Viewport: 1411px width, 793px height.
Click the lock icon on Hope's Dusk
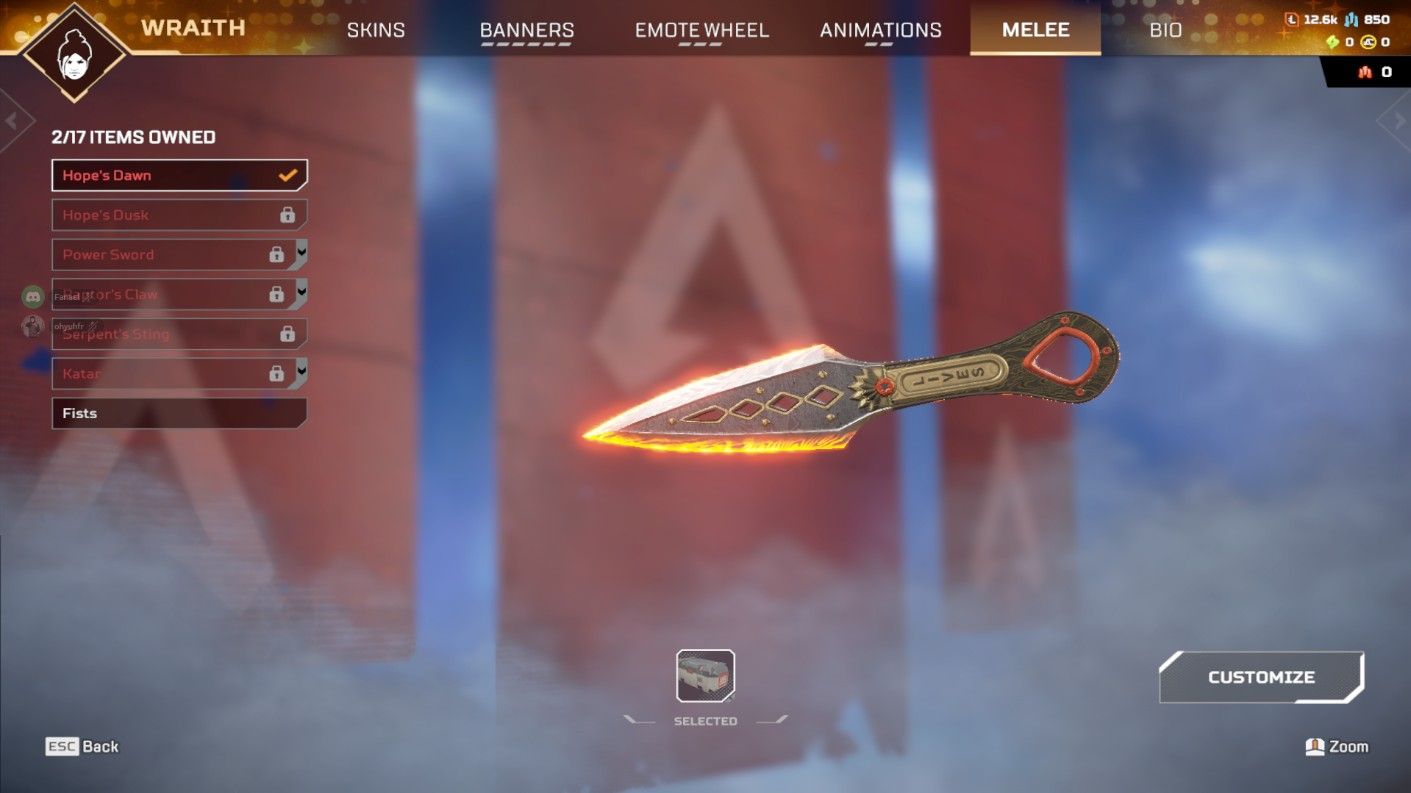coord(288,214)
